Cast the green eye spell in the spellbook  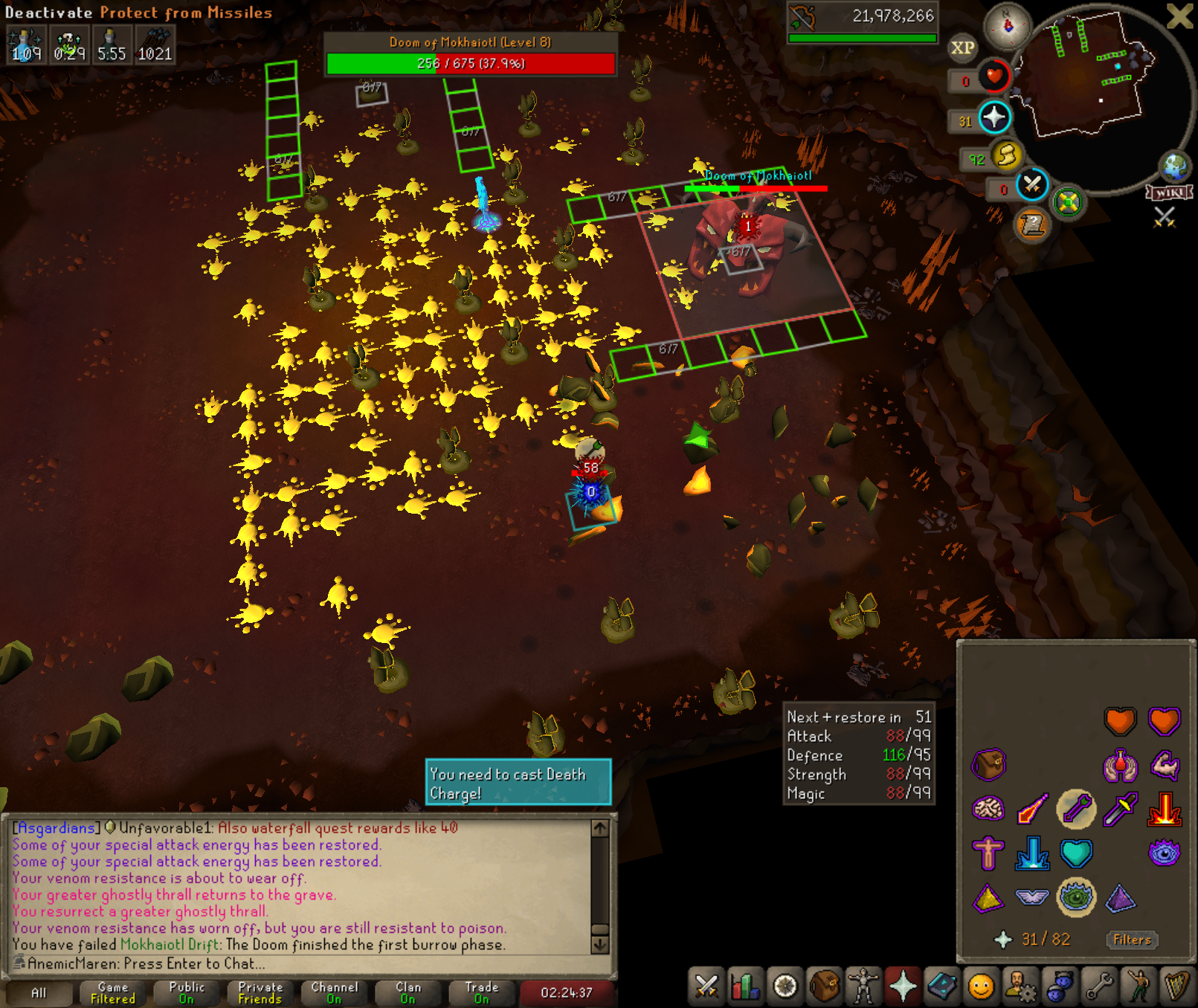pyautogui.click(x=1075, y=897)
